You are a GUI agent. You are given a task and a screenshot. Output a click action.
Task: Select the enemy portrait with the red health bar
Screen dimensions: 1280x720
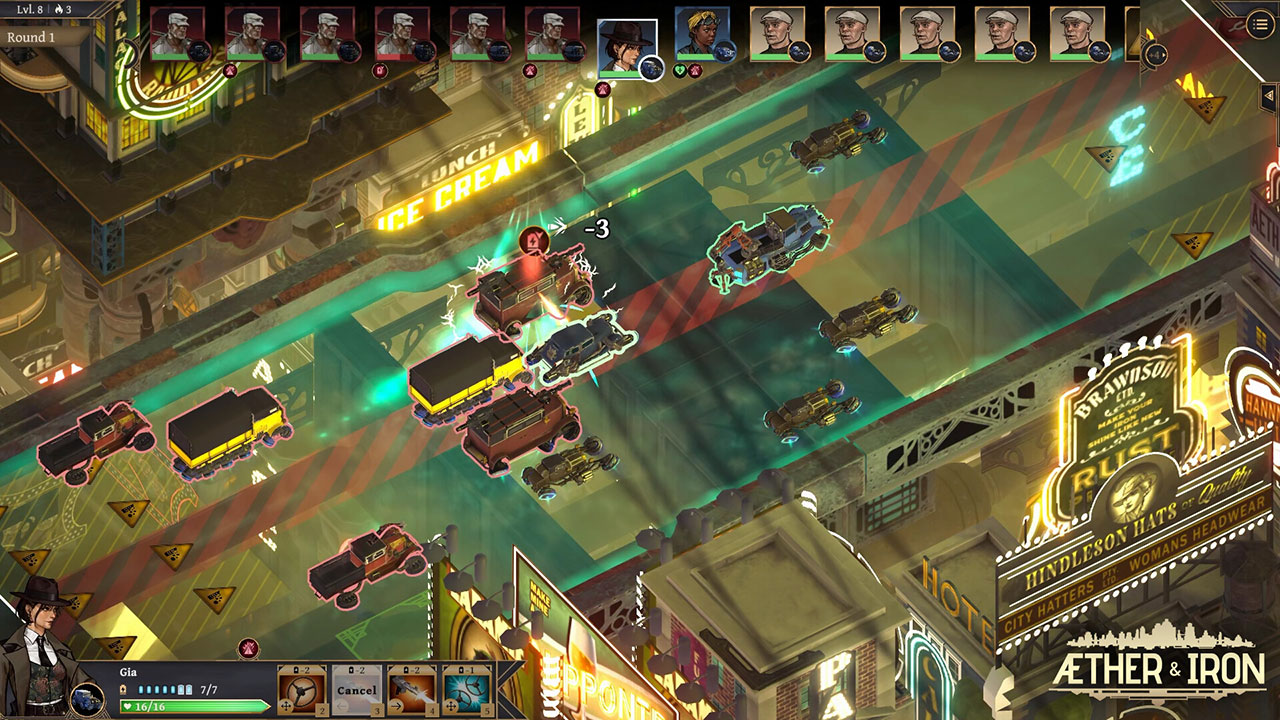pos(402,35)
